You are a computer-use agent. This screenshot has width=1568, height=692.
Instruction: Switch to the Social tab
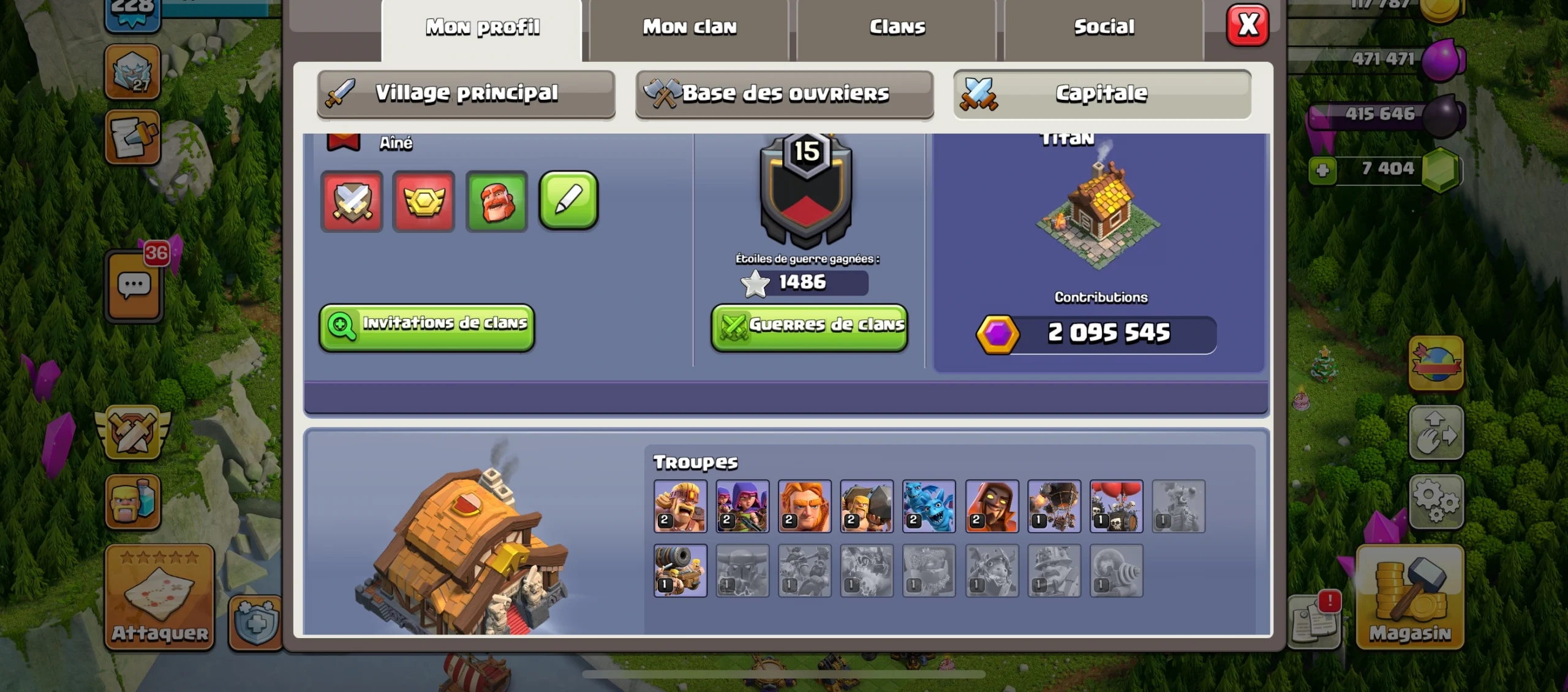point(1102,26)
